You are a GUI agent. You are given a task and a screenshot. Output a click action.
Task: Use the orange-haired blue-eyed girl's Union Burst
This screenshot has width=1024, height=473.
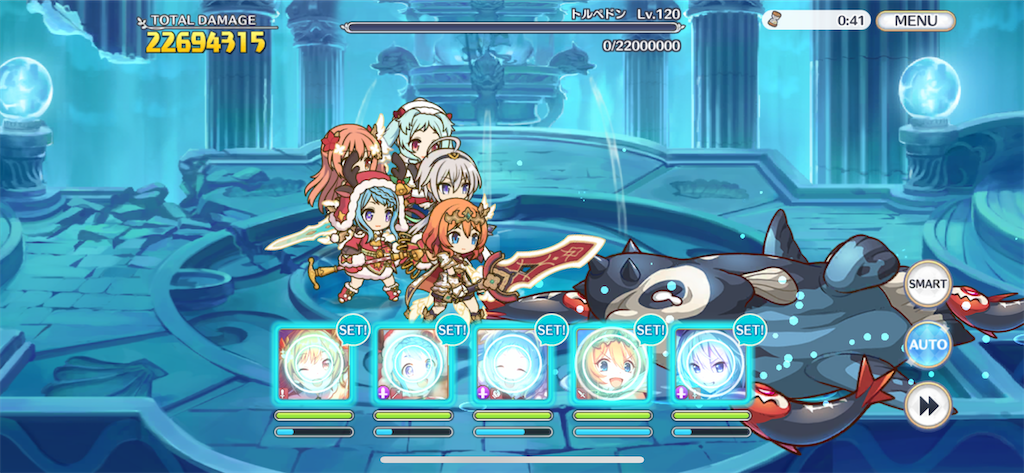point(610,364)
